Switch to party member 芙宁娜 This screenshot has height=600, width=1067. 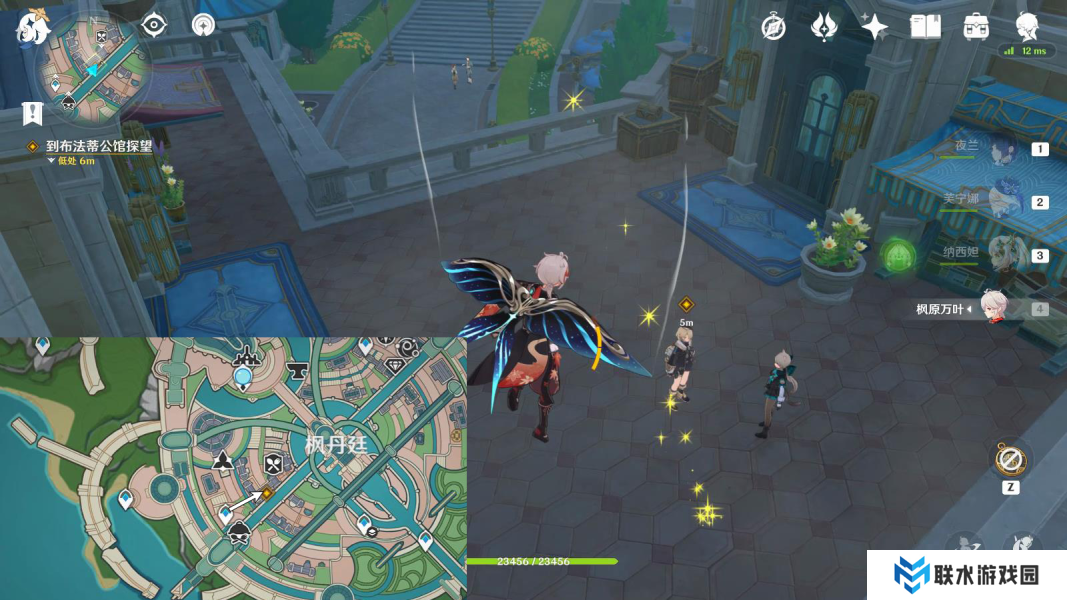pos(1001,202)
